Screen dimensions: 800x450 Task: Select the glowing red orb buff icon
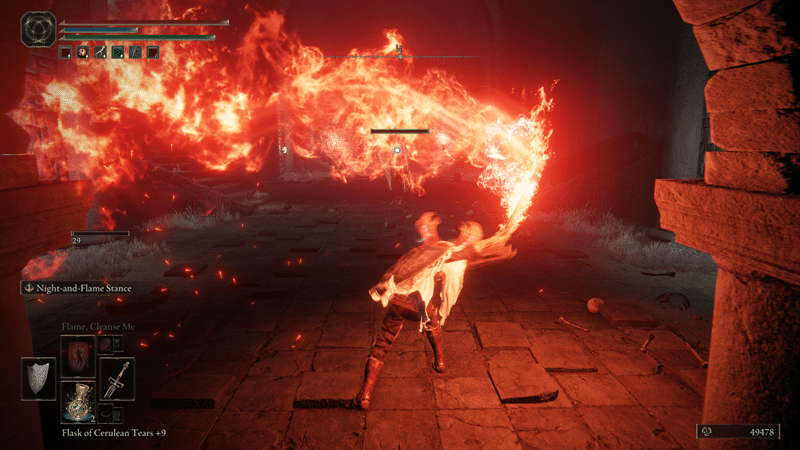[x=83, y=51]
